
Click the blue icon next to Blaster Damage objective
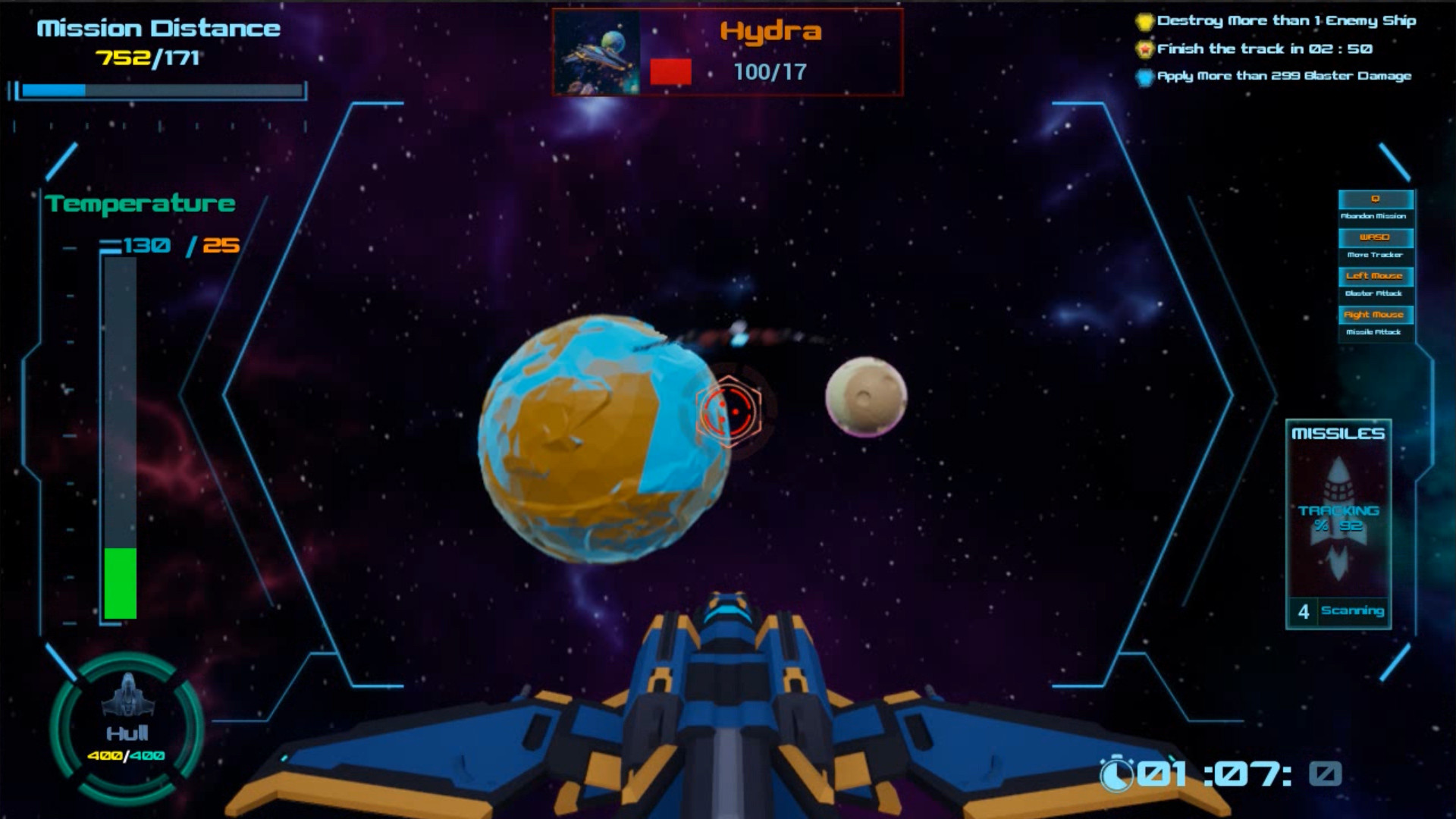point(1144,75)
